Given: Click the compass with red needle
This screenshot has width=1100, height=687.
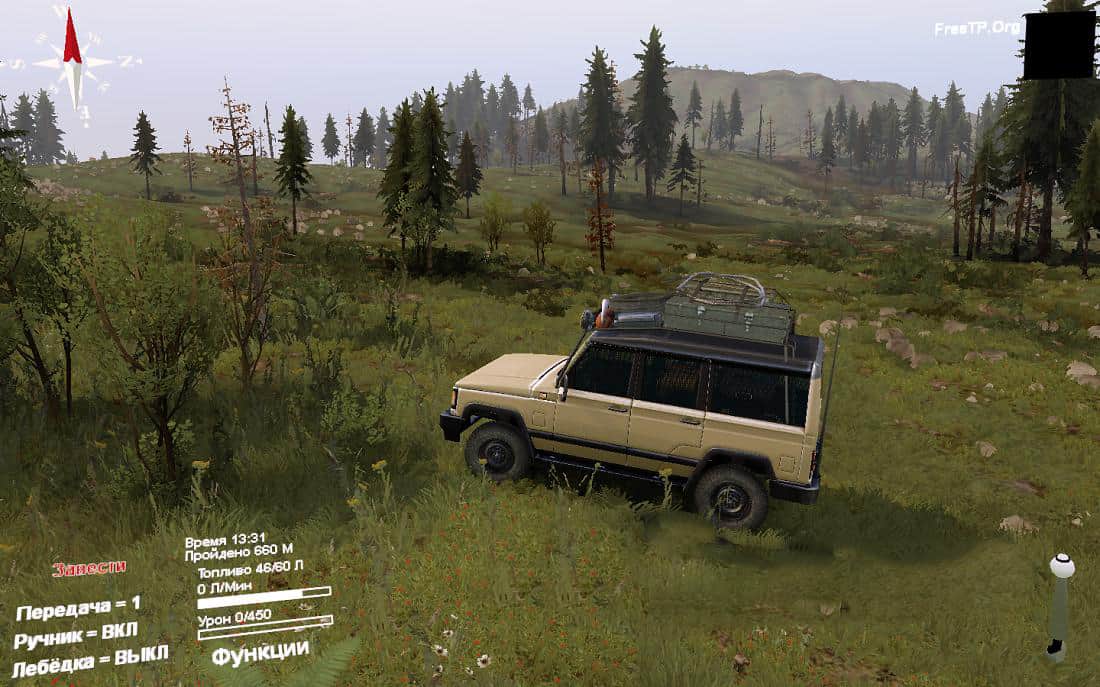Looking at the screenshot, I should pos(72,58).
